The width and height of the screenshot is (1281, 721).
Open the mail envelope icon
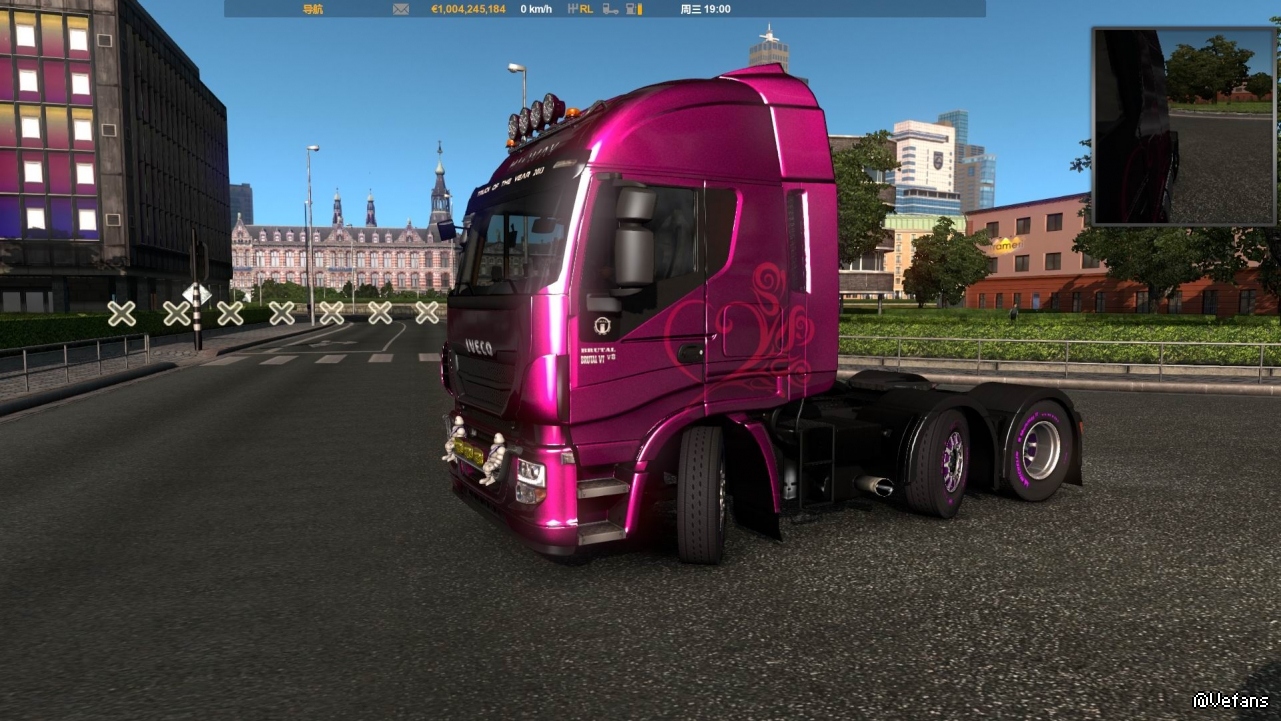(x=401, y=9)
